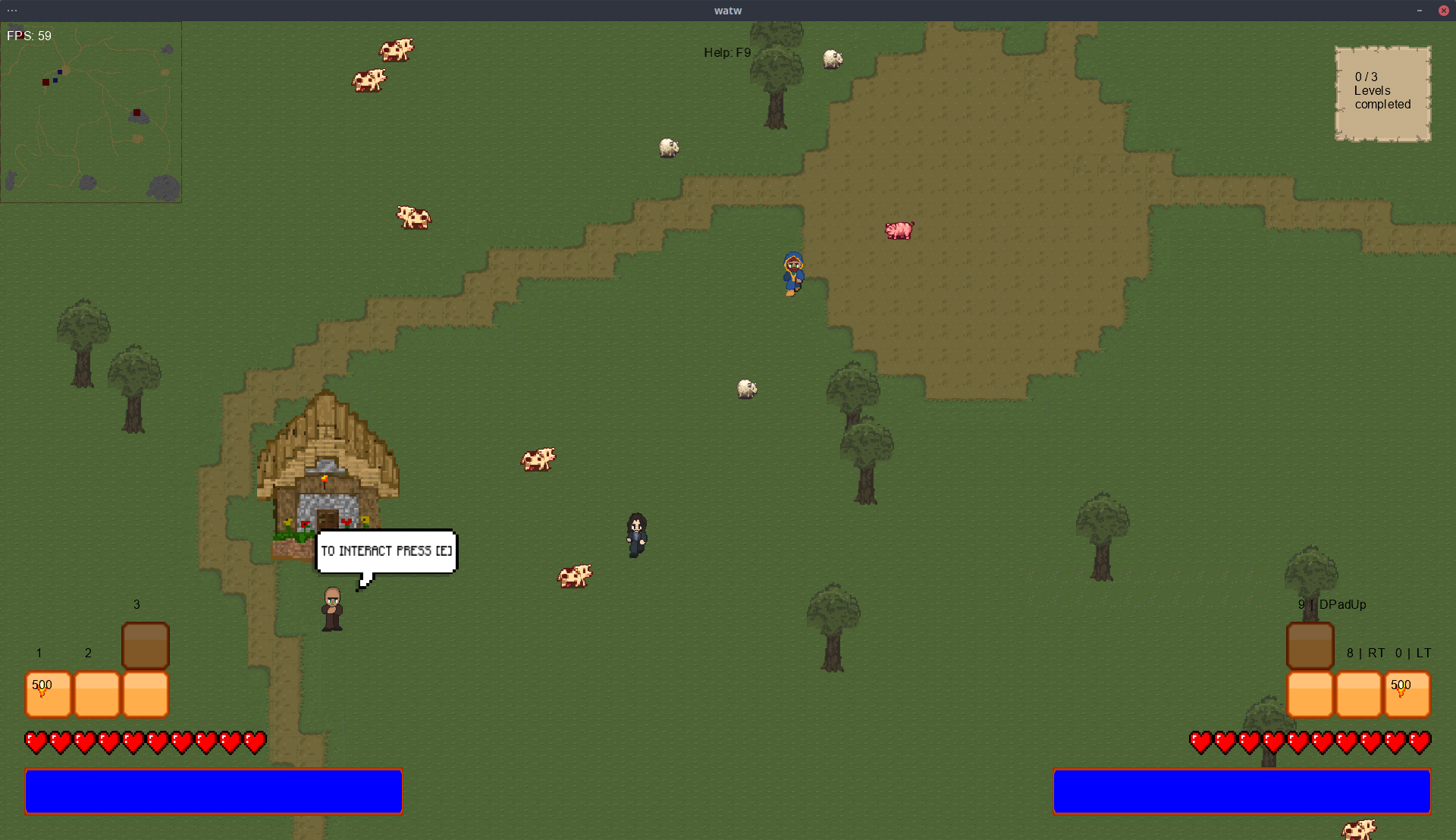Choose the slot labeled 0 | LT
Image resolution: width=1456 pixels, height=840 pixels.
click(1407, 694)
